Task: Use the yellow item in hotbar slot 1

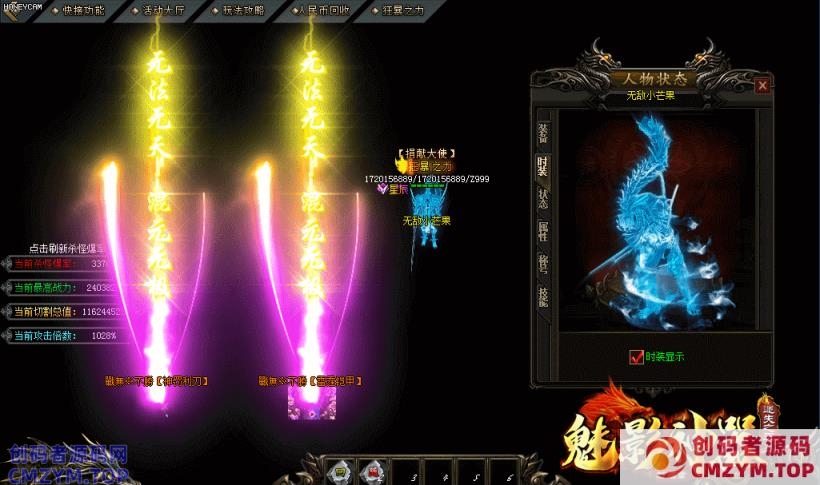Action: (x=339, y=471)
